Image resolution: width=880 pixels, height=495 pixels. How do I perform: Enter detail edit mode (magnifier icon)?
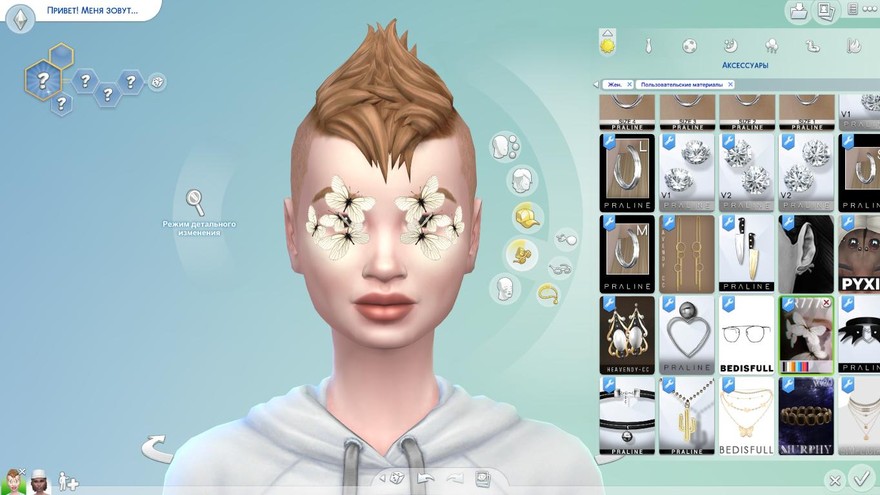click(195, 201)
